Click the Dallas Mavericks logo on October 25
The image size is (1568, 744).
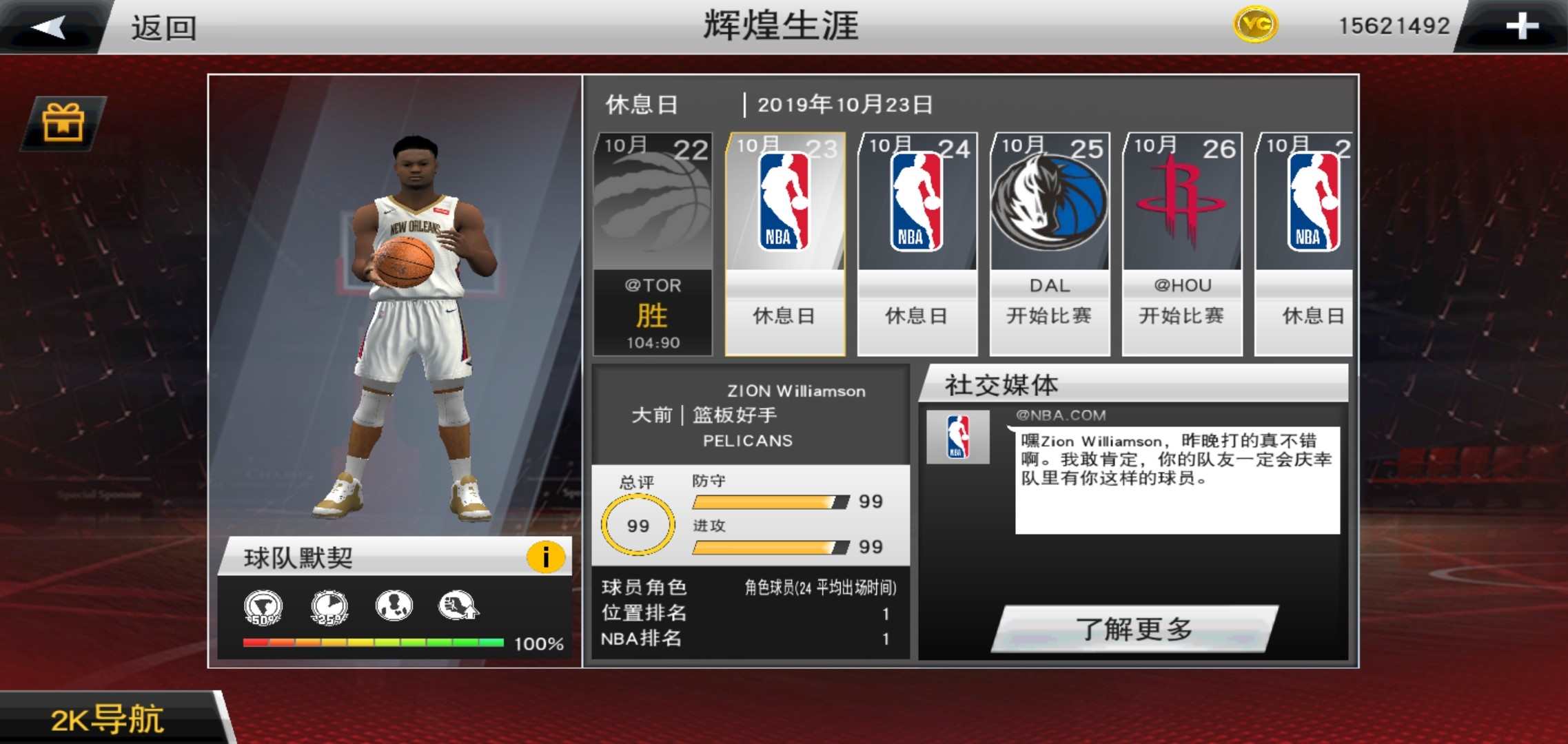[x=1048, y=204]
